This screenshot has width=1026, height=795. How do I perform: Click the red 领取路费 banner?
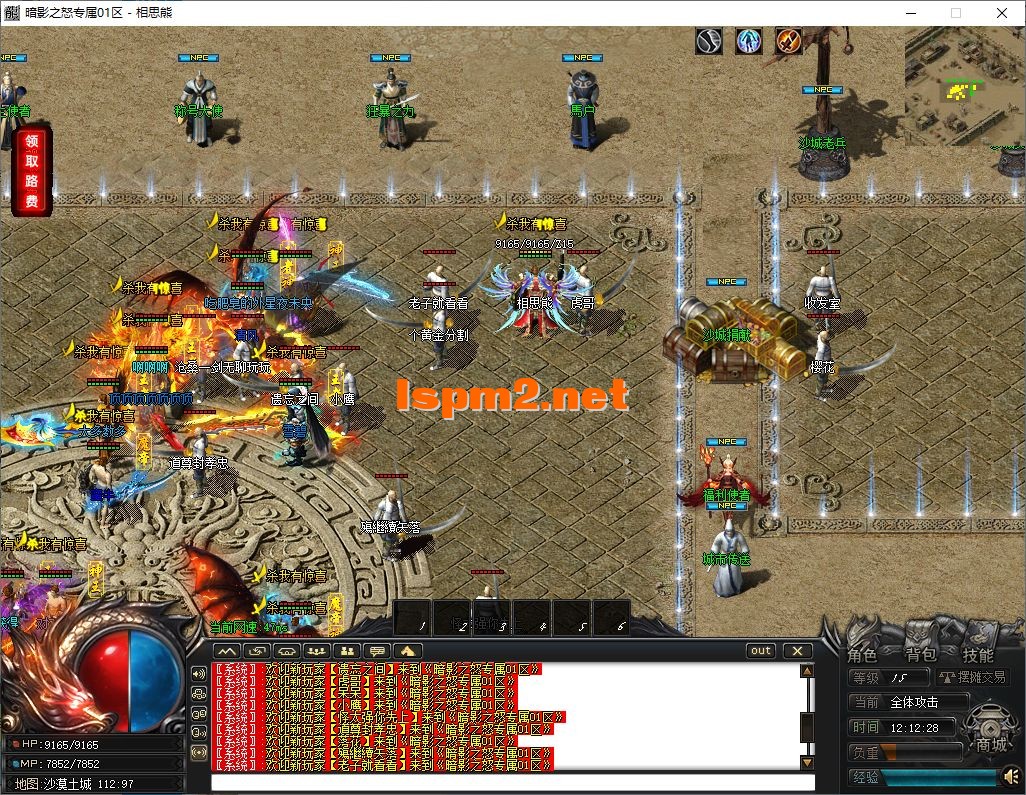pos(31,171)
